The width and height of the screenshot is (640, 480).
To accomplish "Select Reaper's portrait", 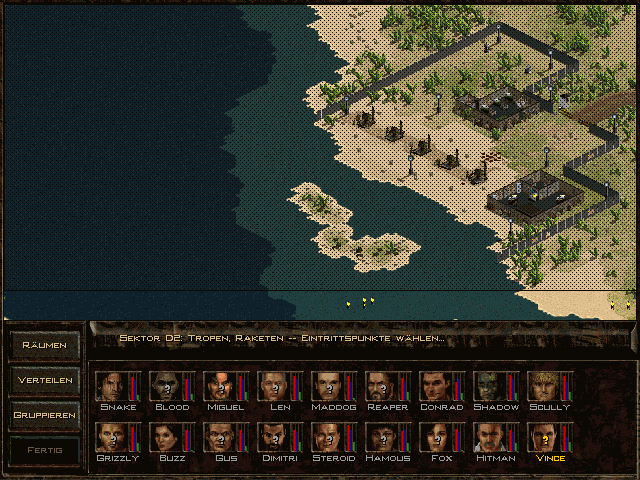I will click(382, 386).
